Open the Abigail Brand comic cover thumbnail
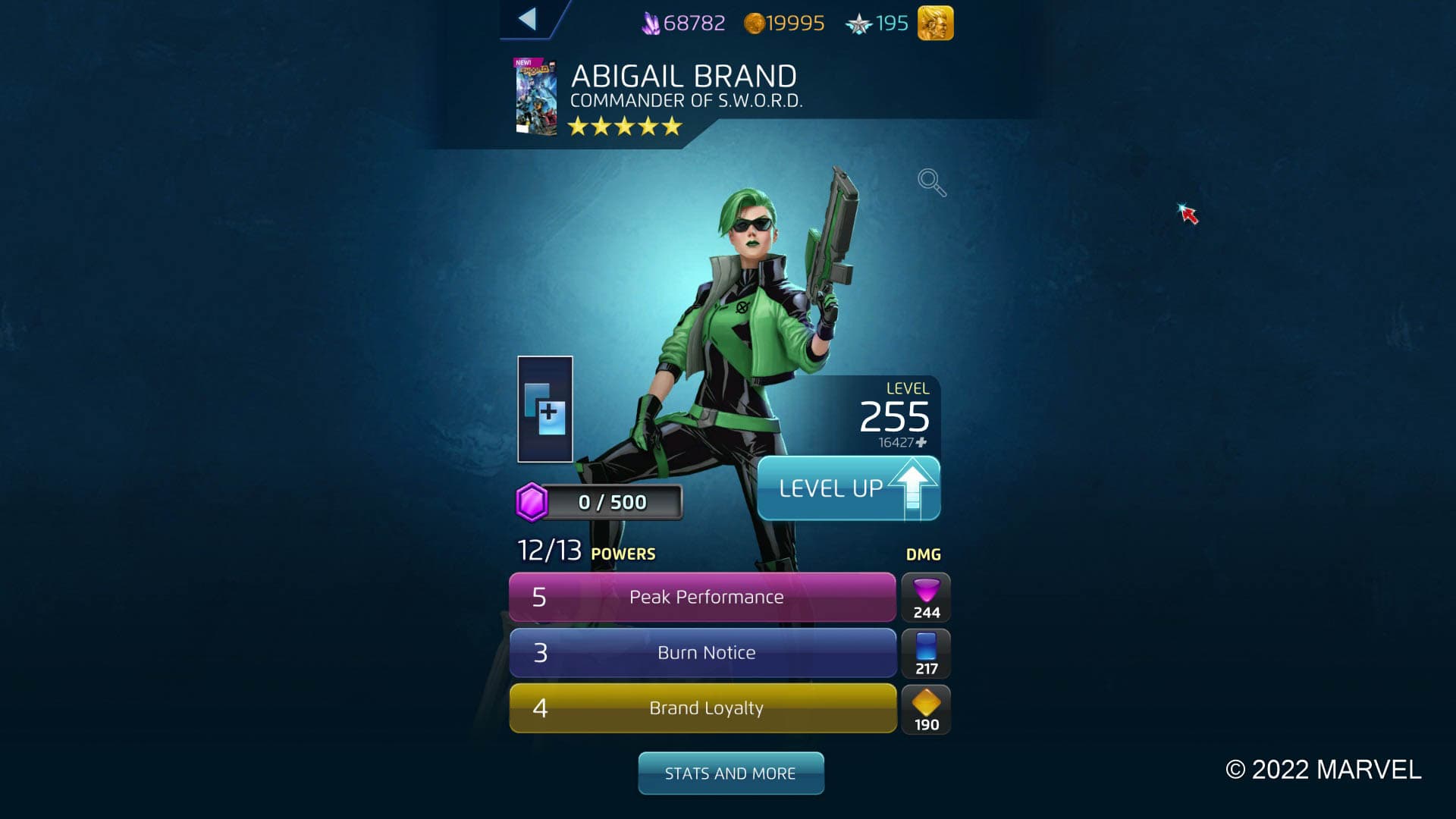This screenshot has width=1456, height=819. [x=535, y=97]
